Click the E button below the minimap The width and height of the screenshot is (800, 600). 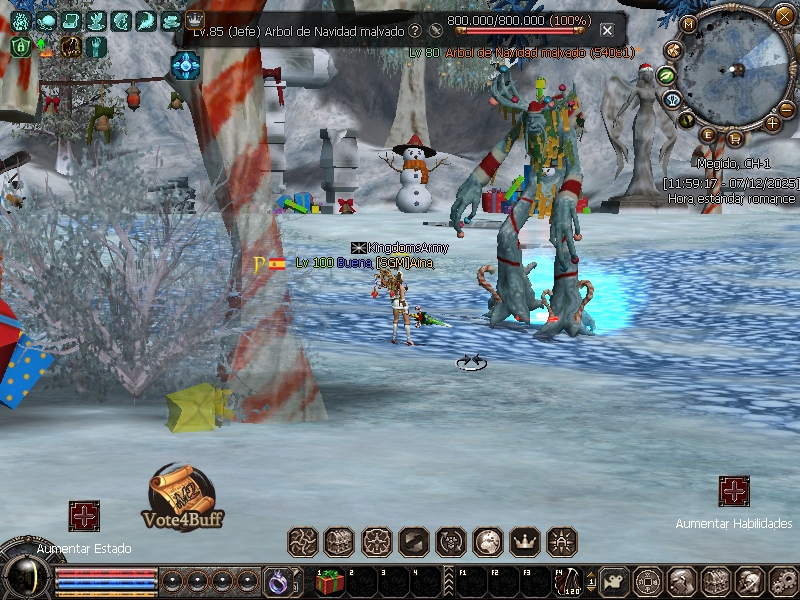[708, 134]
